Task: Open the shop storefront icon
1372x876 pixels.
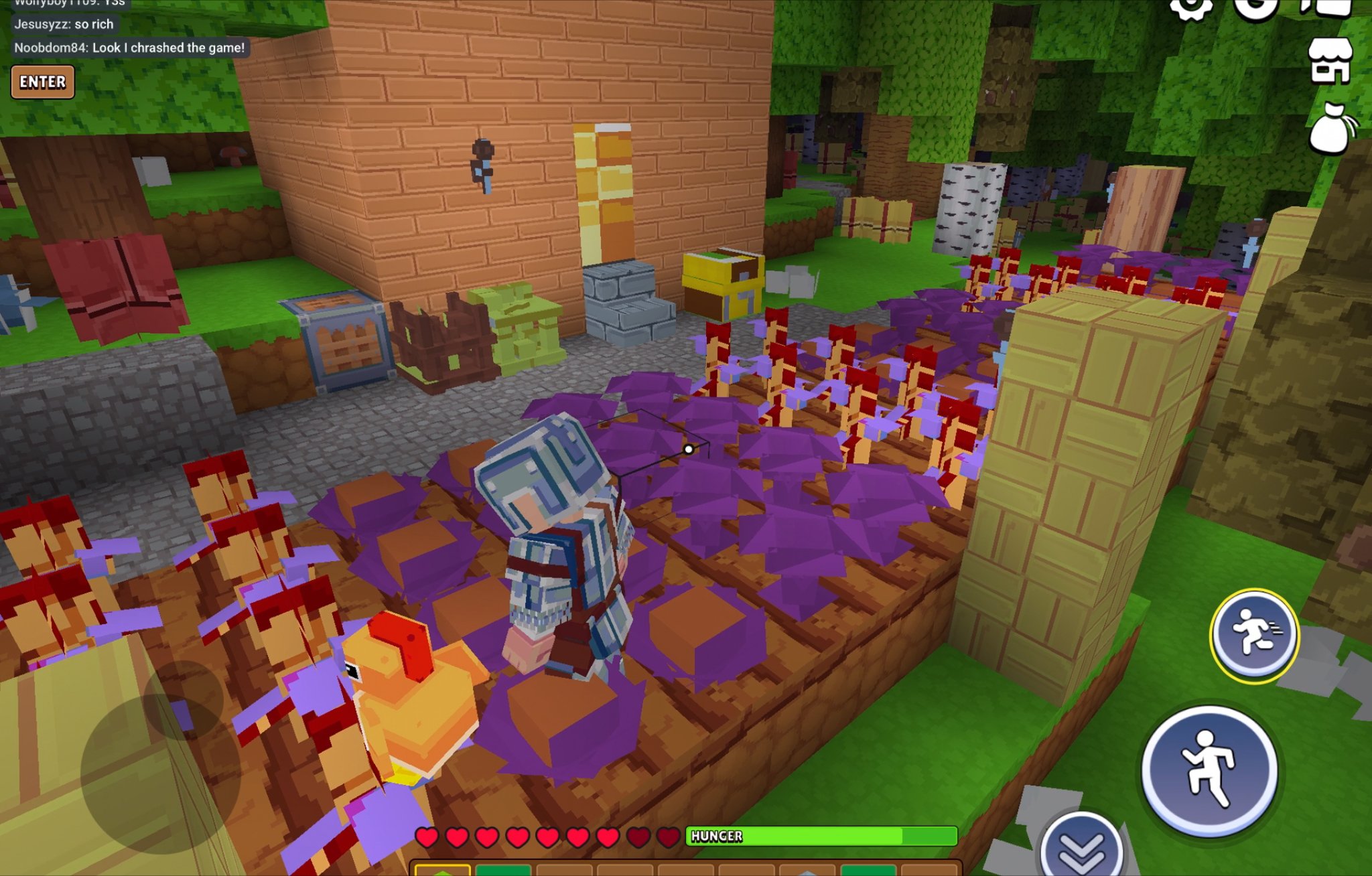Action: pos(1330,61)
